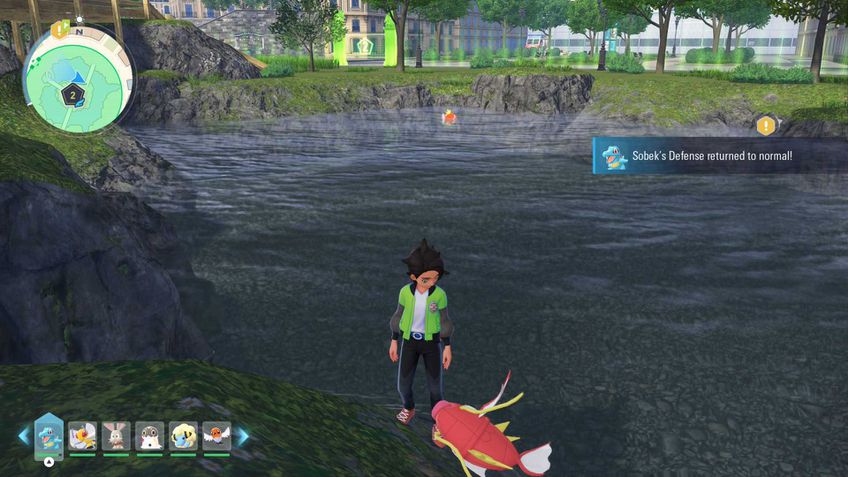The width and height of the screenshot is (848, 477).
Task: Click the left arrow of party bar
Action: click(x=23, y=436)
